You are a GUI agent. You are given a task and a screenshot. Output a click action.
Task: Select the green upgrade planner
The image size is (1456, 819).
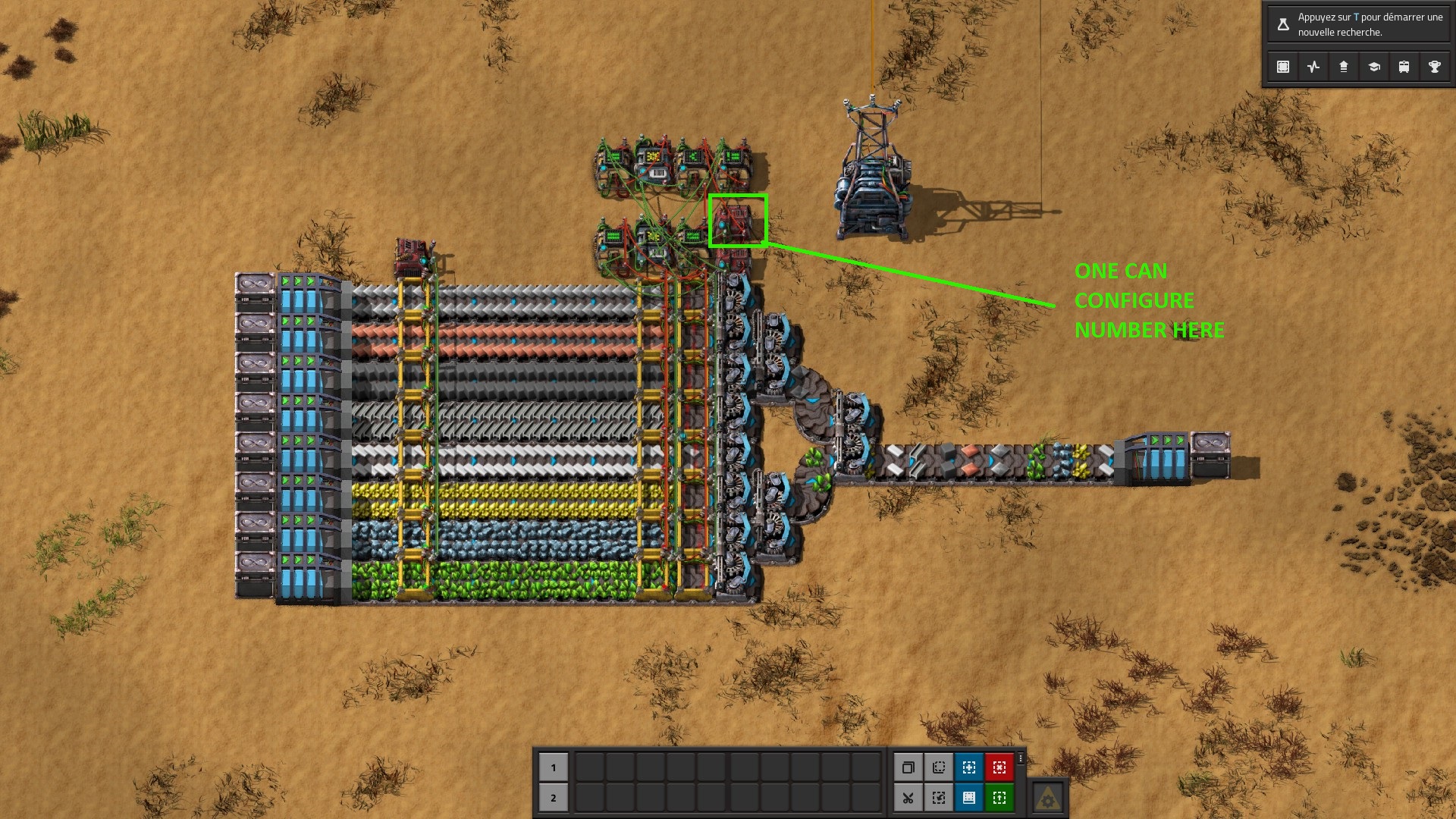999,798
